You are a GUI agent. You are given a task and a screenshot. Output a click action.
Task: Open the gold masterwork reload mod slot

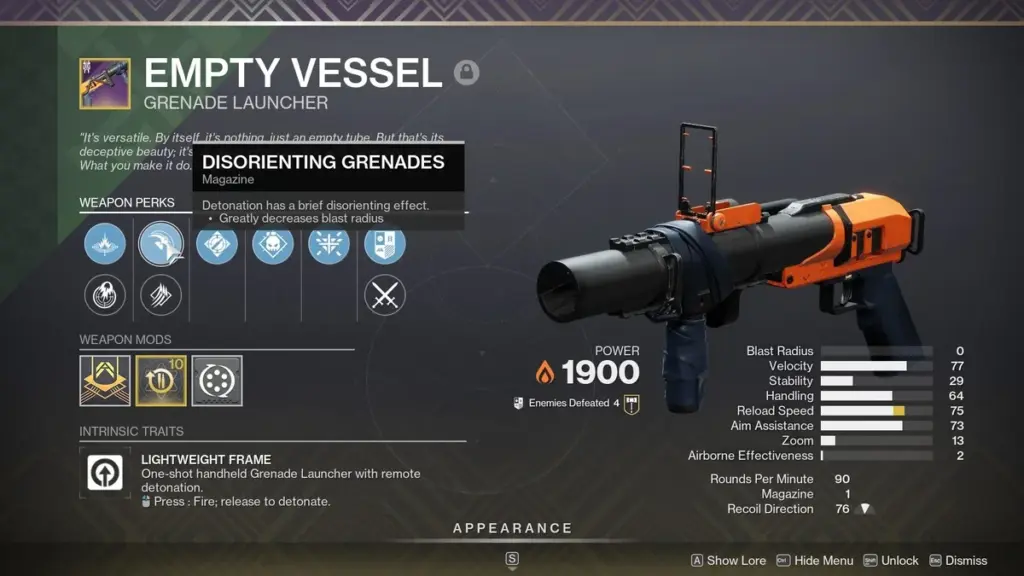click(161, 381)
